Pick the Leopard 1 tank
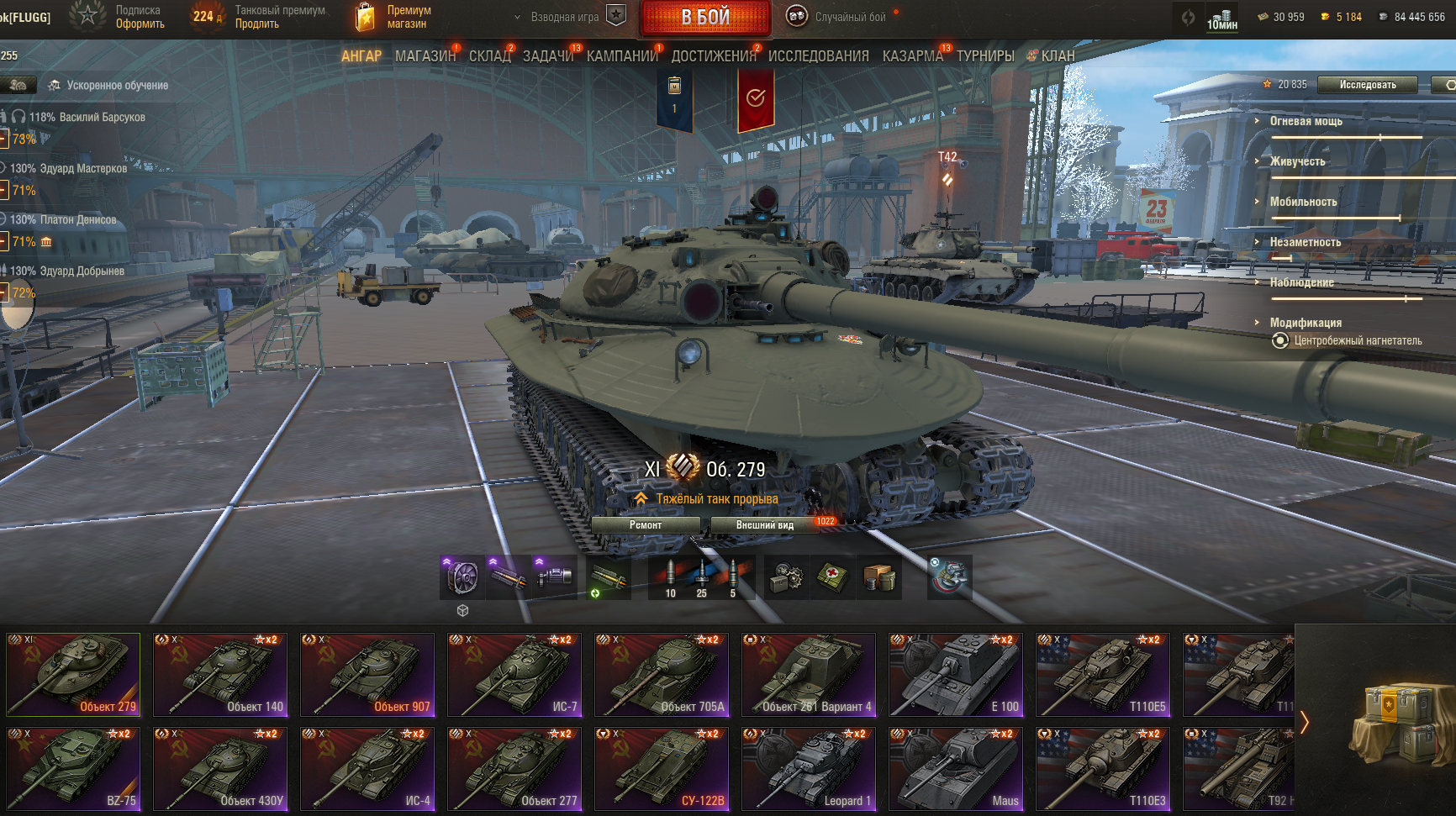1456x816 pixels. click(809, 769)
